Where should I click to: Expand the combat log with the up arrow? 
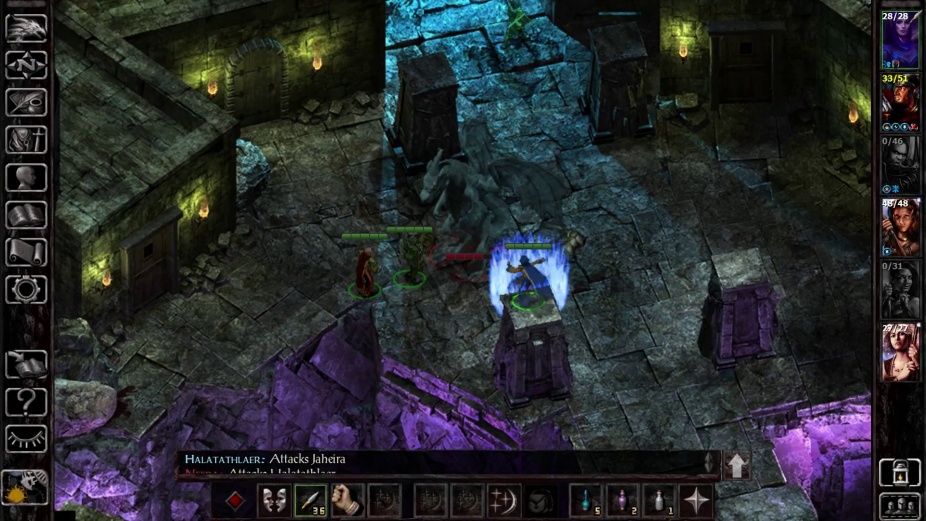736,464
